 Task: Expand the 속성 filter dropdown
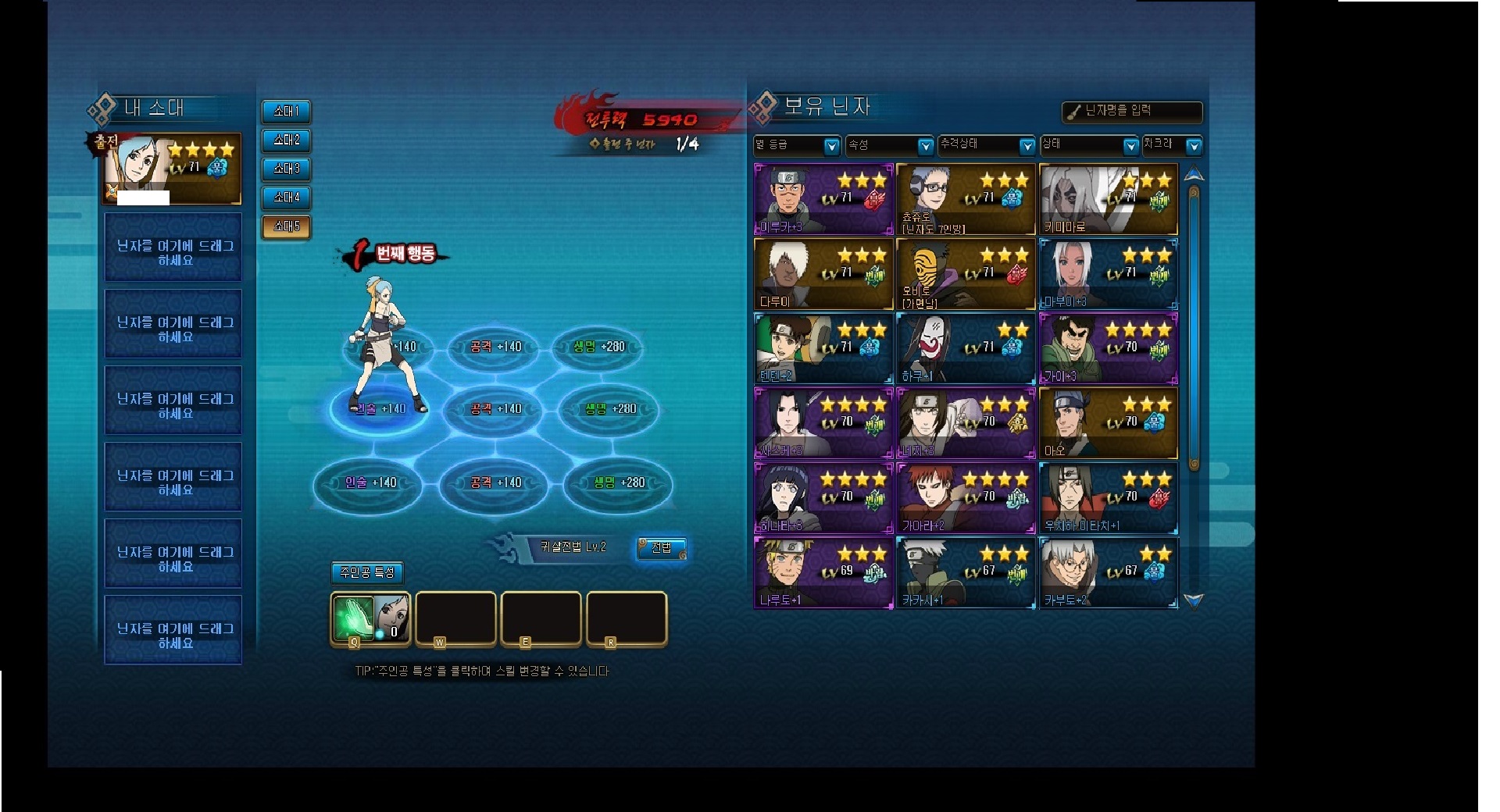point(891,145)
